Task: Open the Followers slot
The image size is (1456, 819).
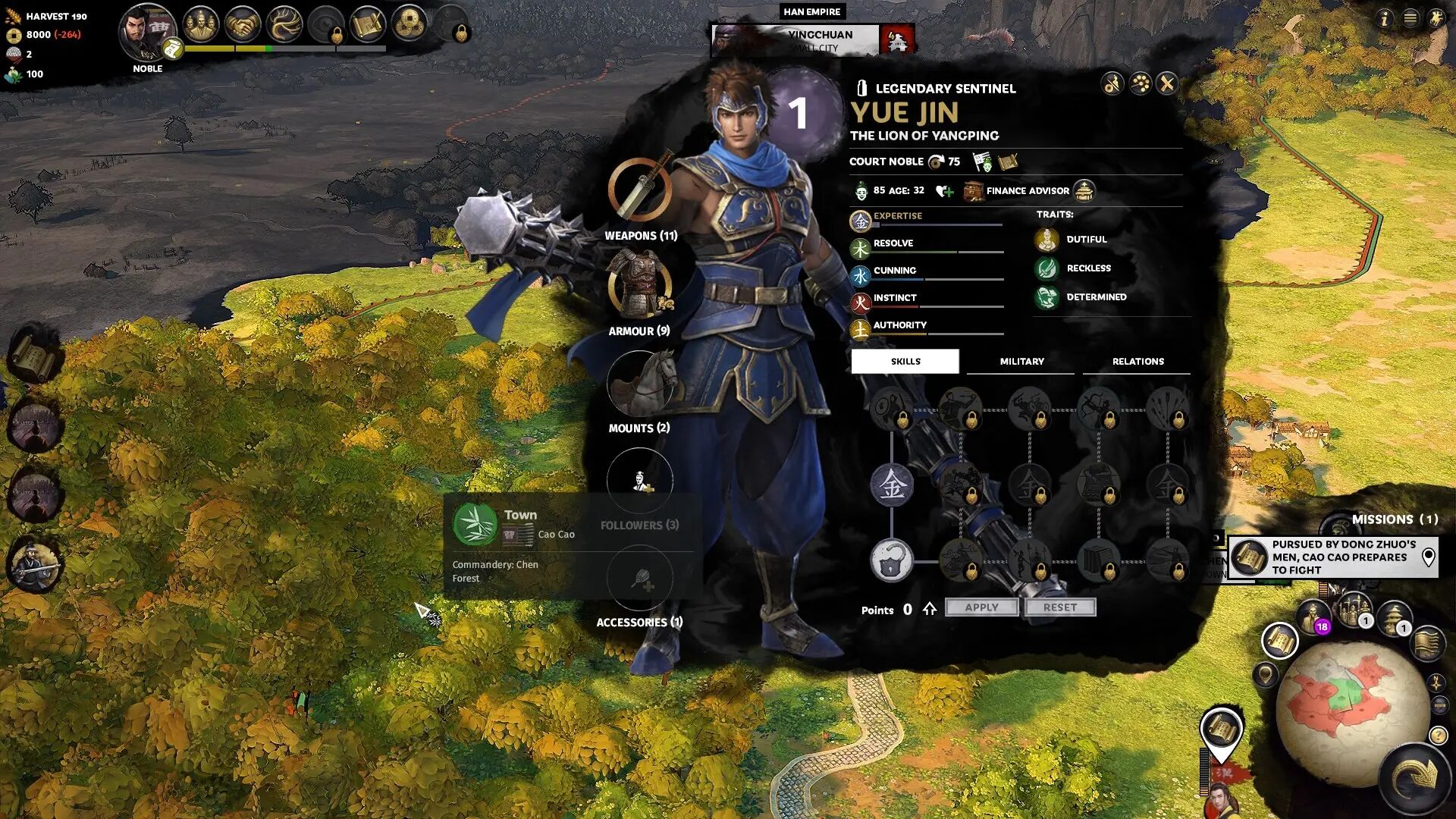Action: pos(639,481)
